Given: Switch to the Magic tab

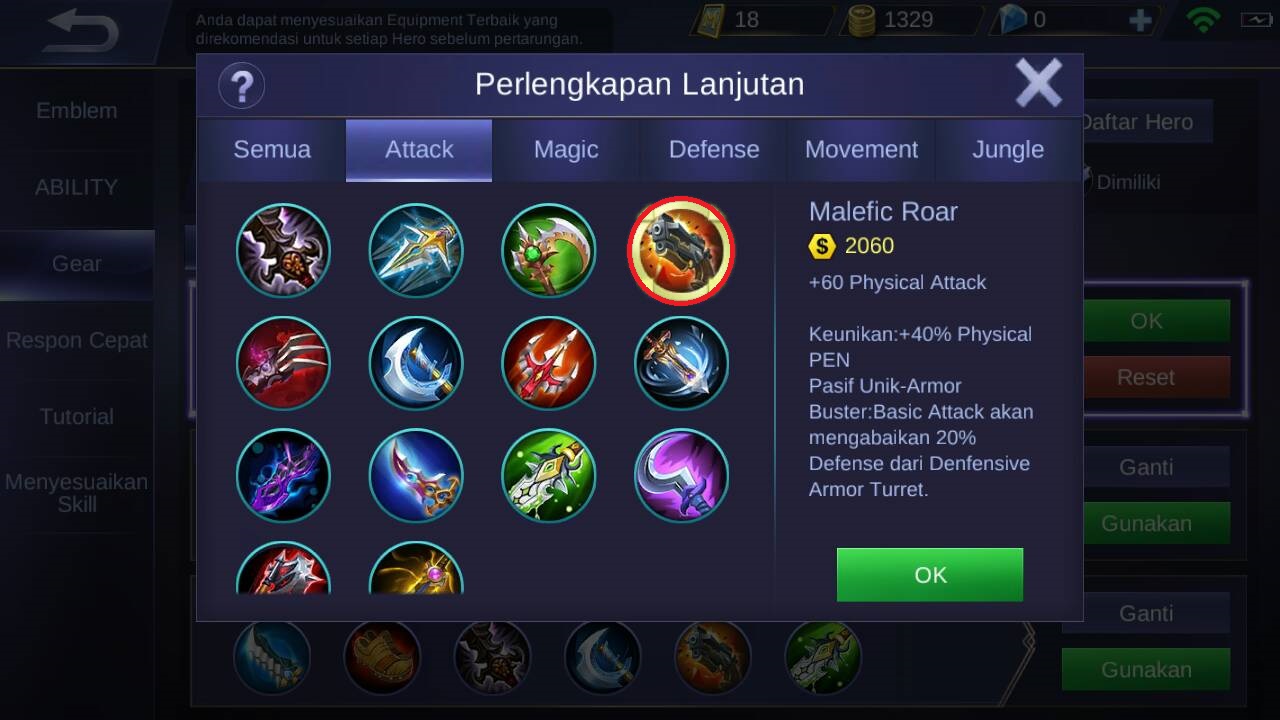Looking at the screenshot, I should pos(566,150).
